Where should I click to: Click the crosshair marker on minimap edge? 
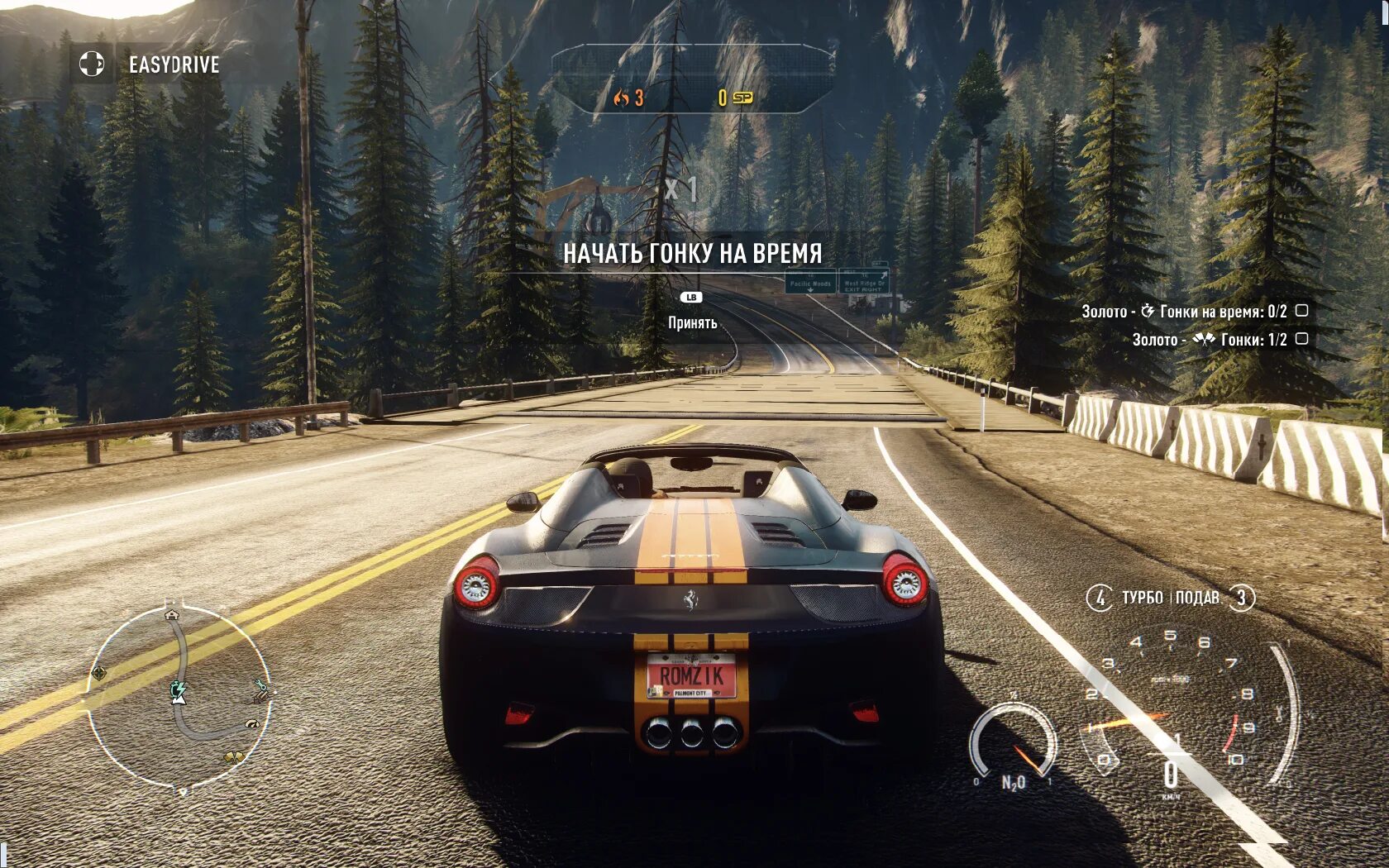click(x=98, y=673)
